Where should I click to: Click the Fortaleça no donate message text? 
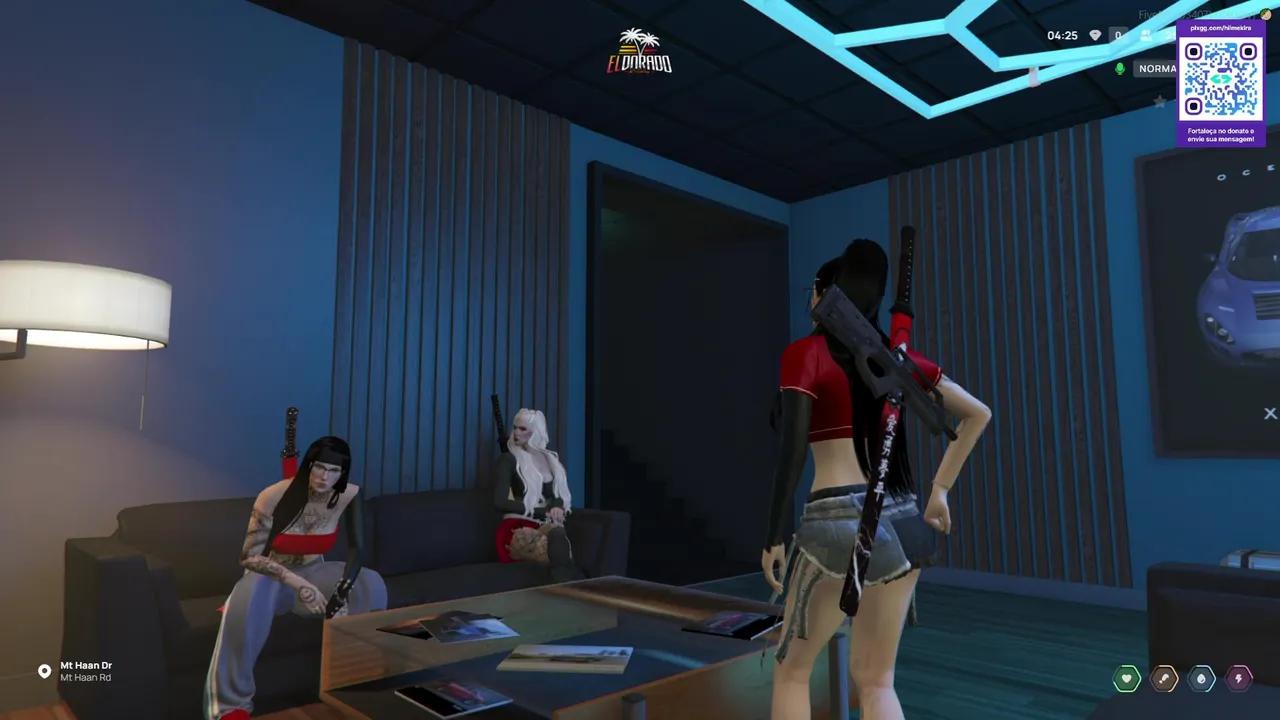[1221, 135]
